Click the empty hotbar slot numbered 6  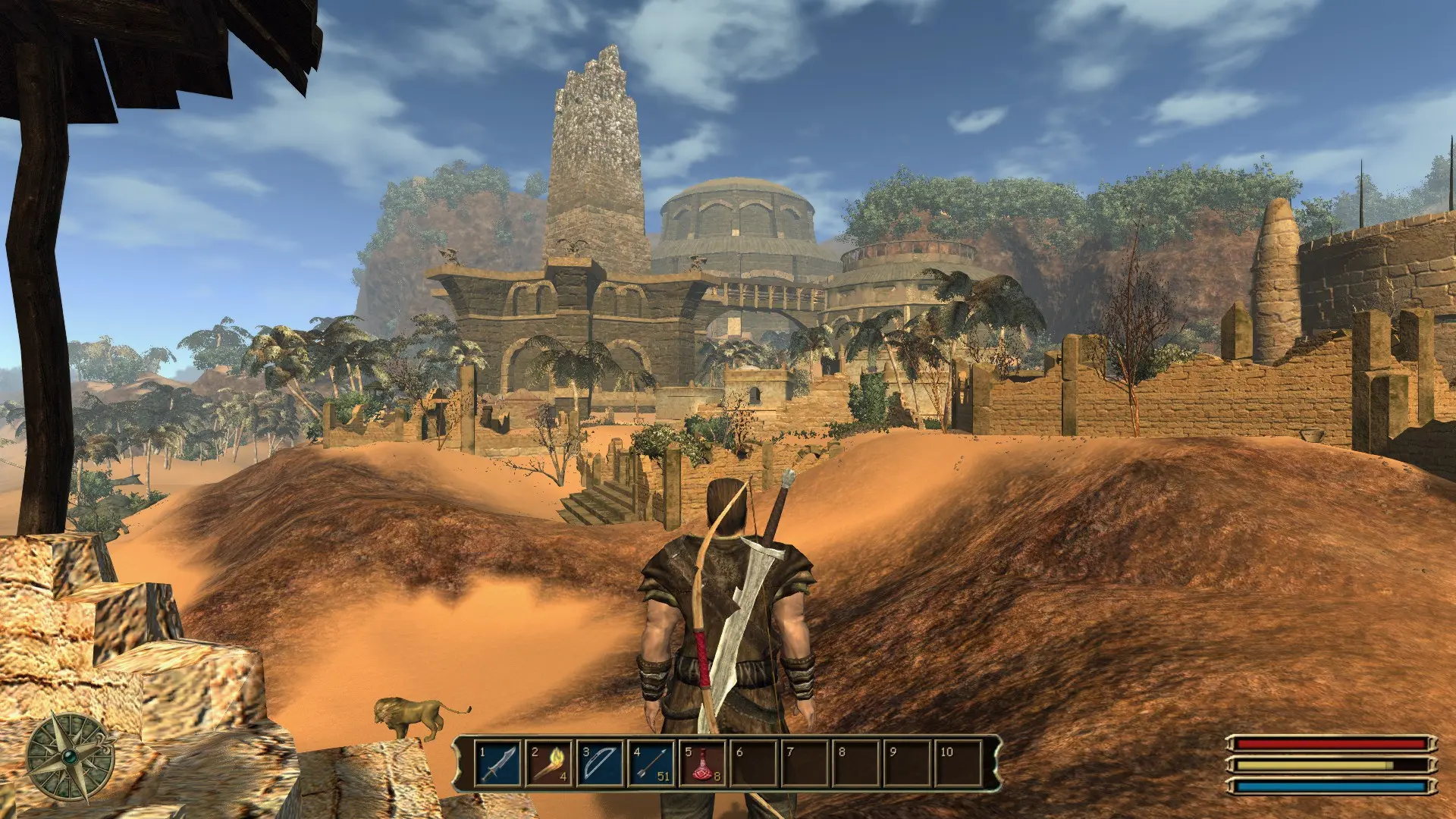tap(754, 764)
